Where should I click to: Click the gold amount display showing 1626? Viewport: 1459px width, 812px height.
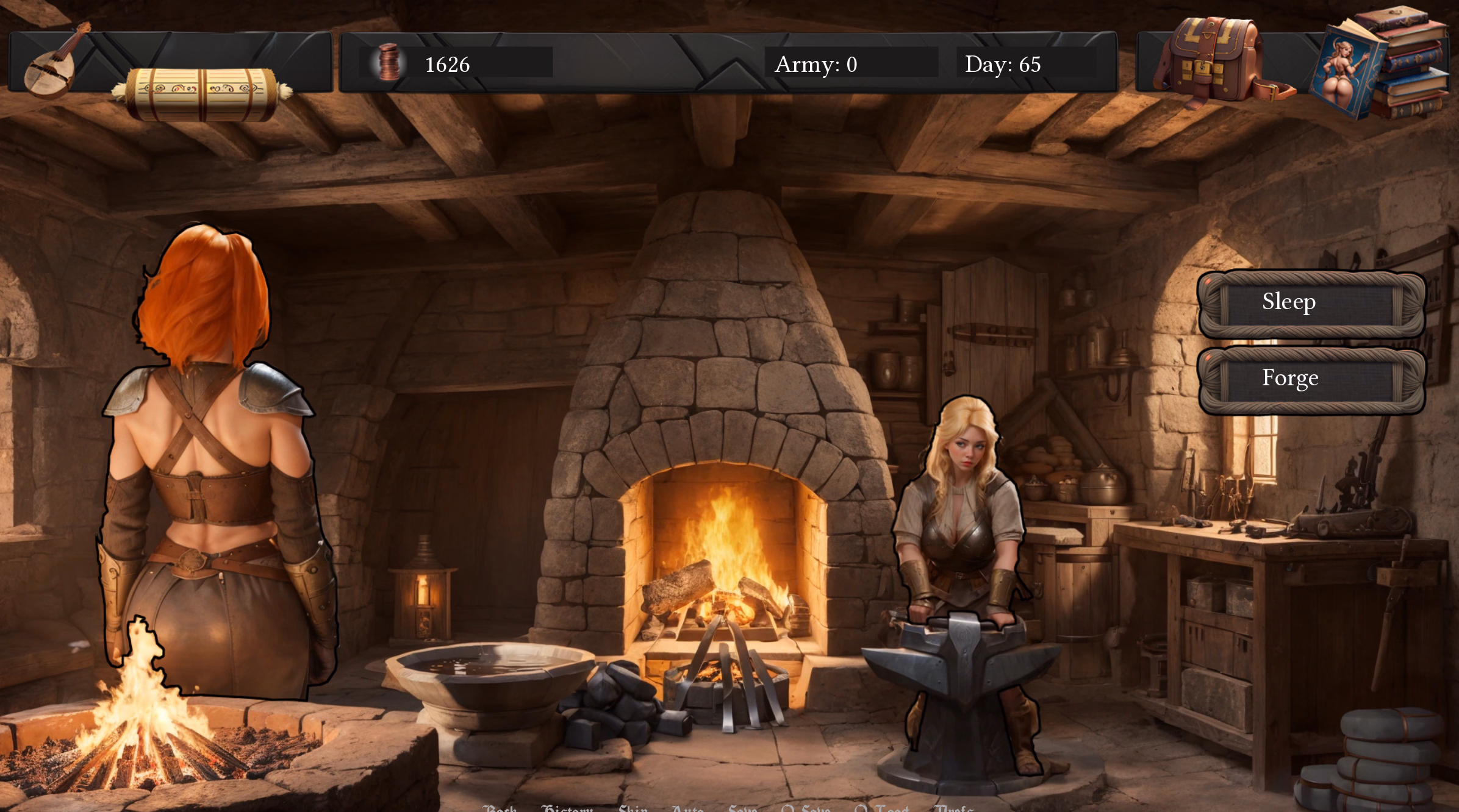point(447,64)
